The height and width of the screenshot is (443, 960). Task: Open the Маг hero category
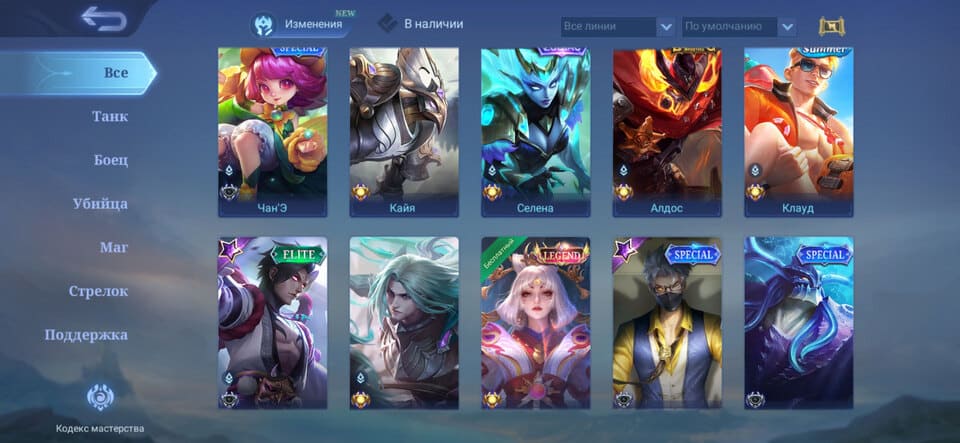(x=113, y=247)
